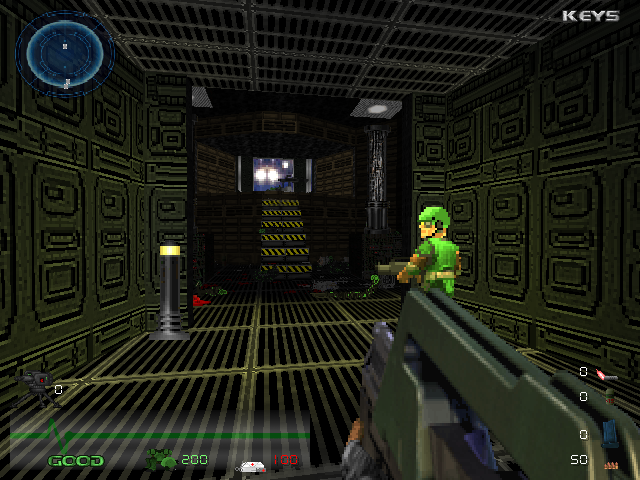
Task: Select the red flare ammo icon
Action: pyautogui.click(x=604, y=374)
